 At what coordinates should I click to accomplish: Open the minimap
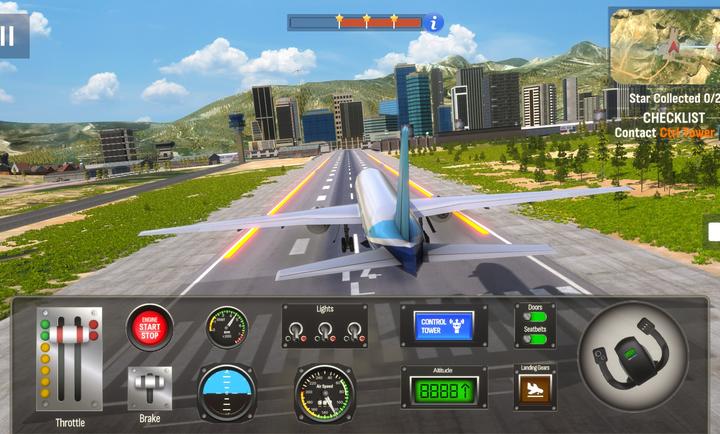click(665, 45)
